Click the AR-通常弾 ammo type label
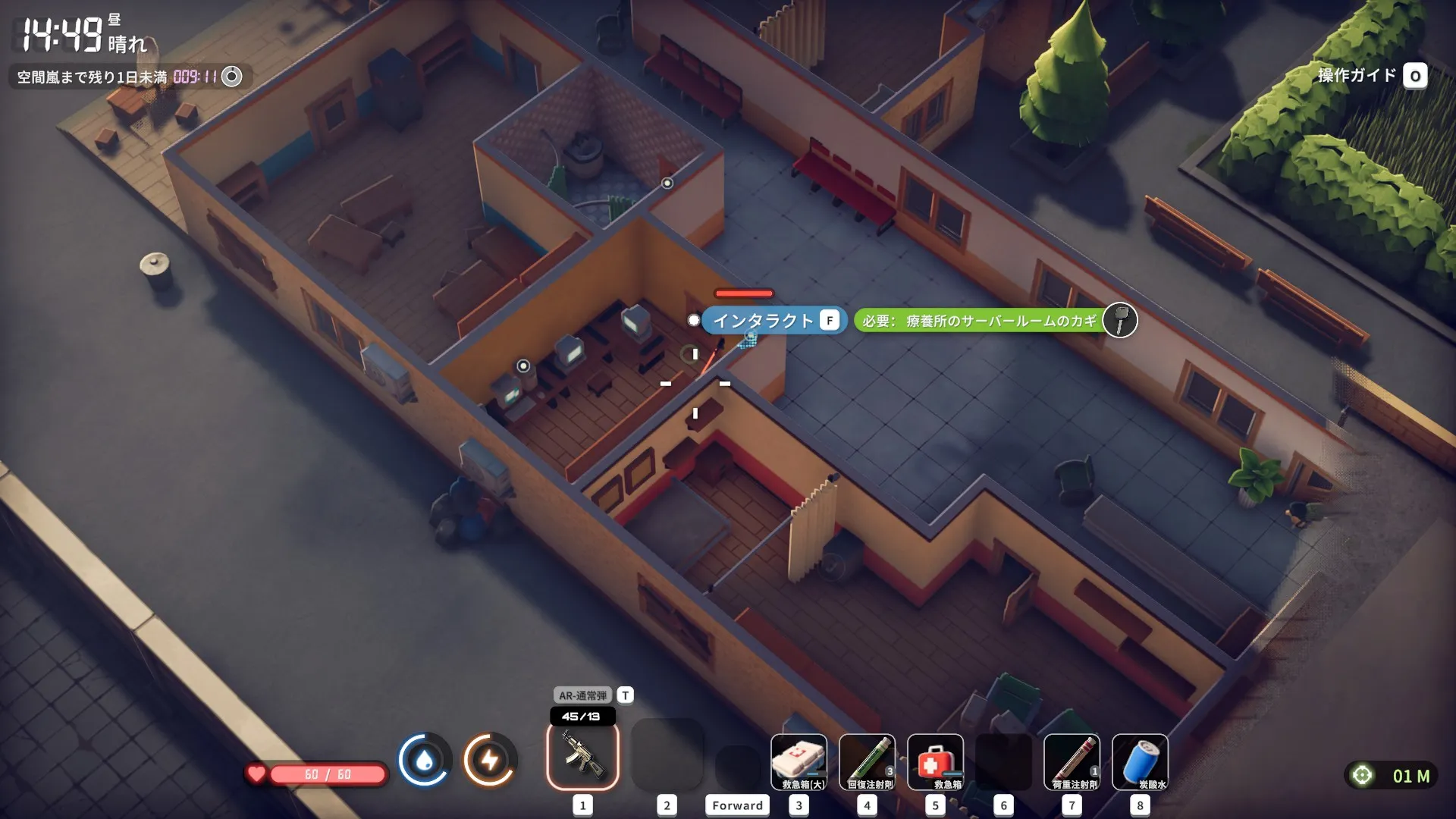This screenshot has width=1456, height=819. (x=582, y=695)
